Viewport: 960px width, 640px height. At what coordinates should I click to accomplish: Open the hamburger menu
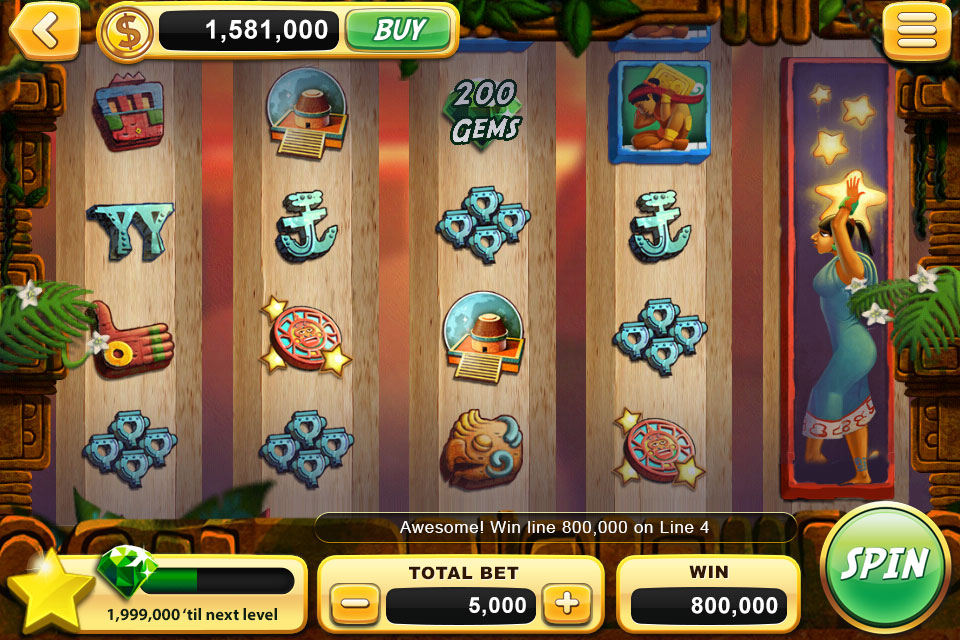pyautogui.click(x=916, y=31)
